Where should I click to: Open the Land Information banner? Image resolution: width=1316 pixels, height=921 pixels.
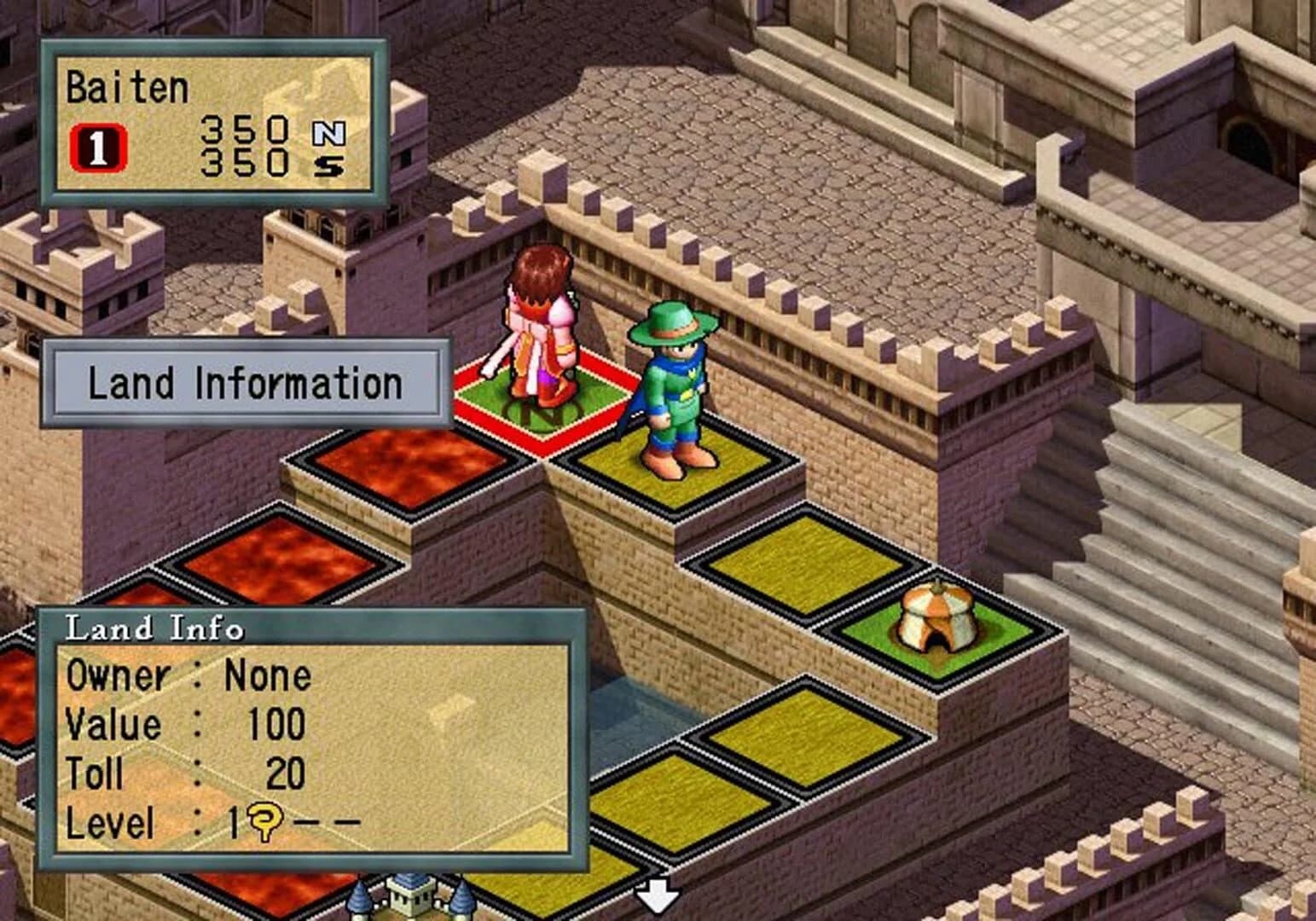(246, 382)
